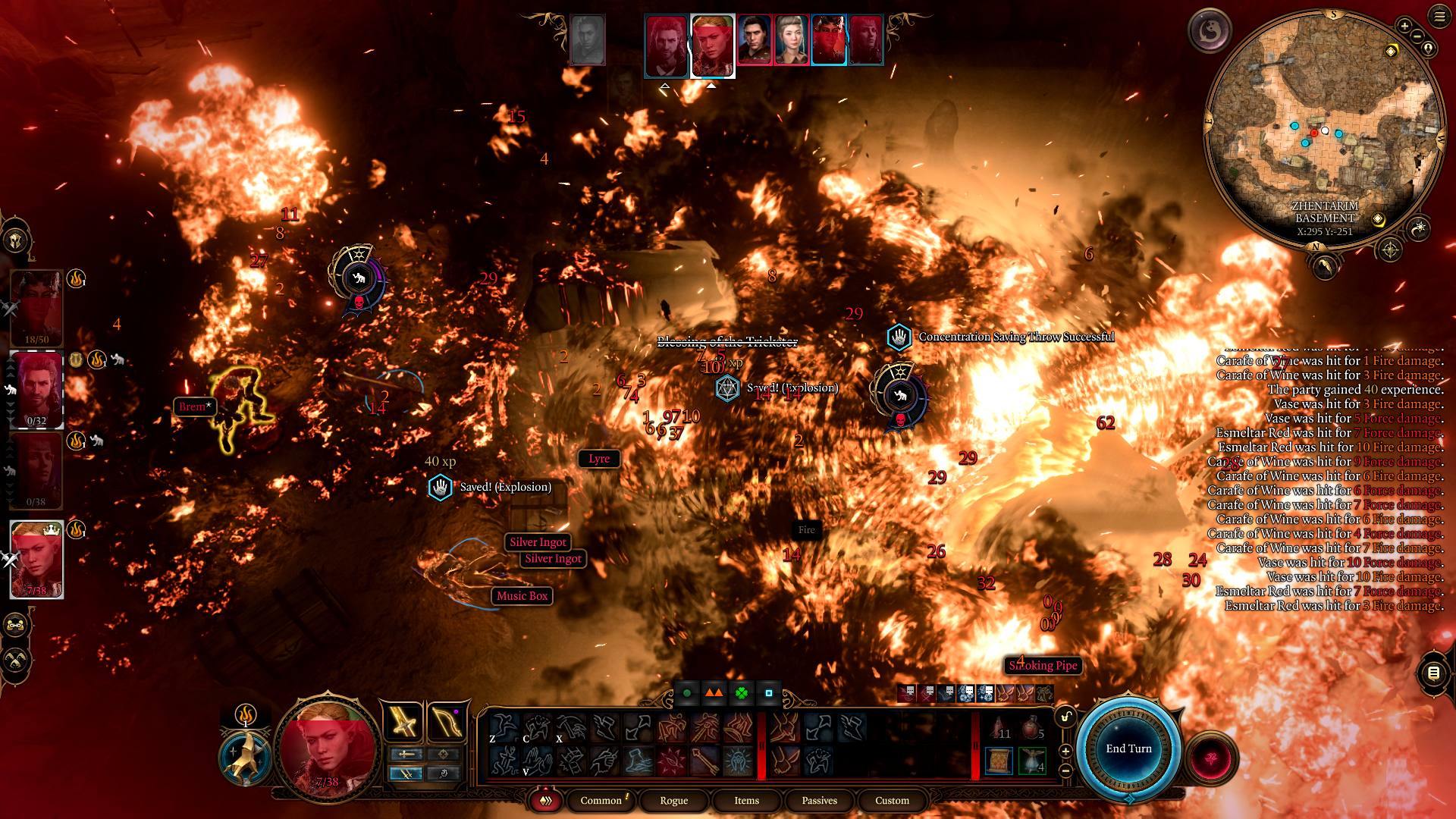Image resolution: width=1456 pixels, height=819 pixels.
Task: Use the scroll item in the hotbar
Action: 999,761
